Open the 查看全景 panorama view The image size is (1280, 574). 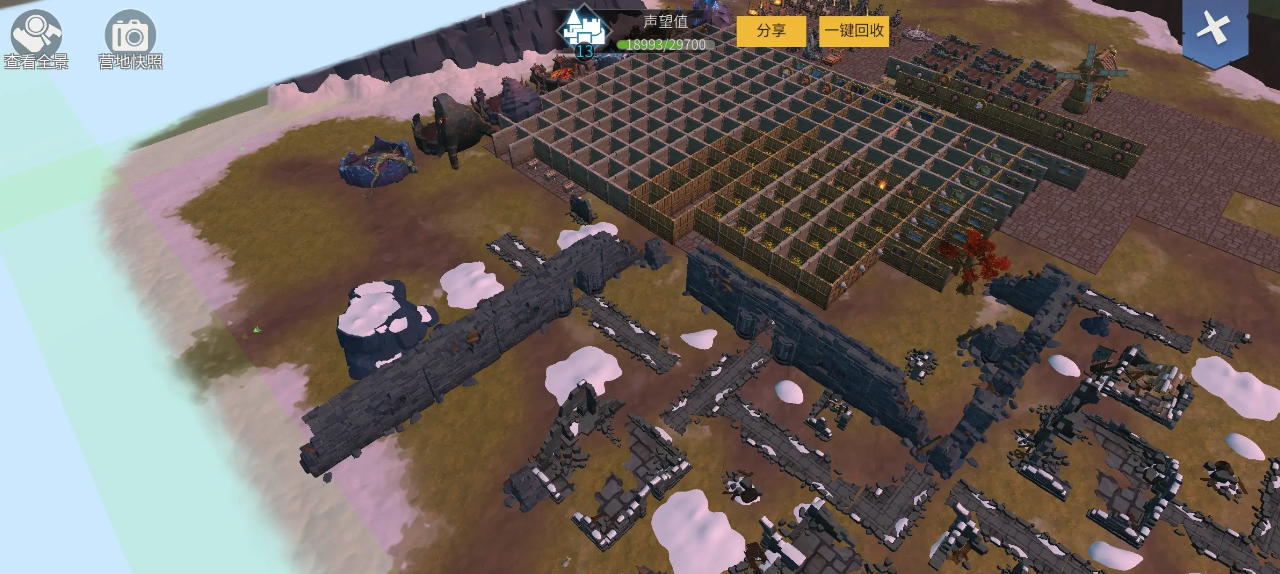pos(36,37)
